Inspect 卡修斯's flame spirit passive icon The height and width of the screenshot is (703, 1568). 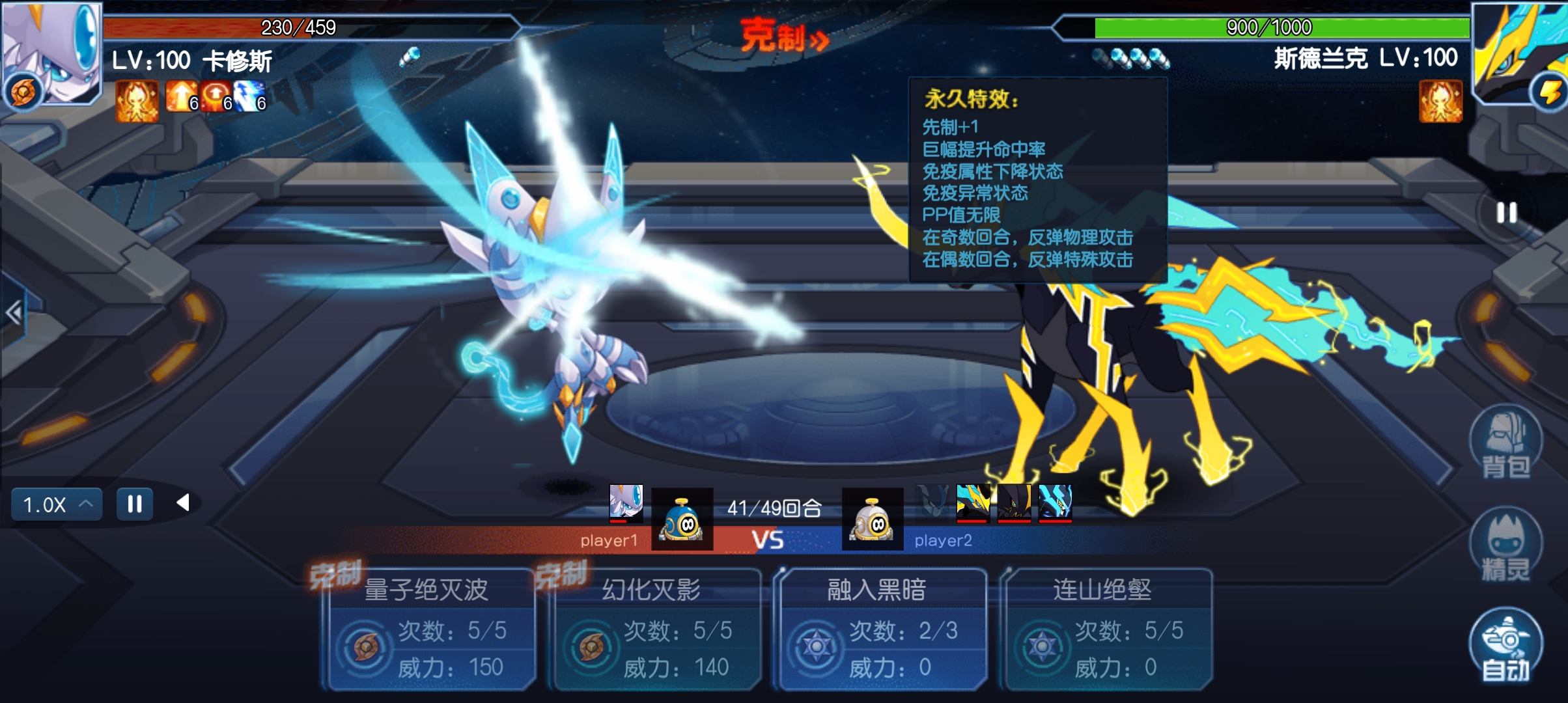pos(137,101)
